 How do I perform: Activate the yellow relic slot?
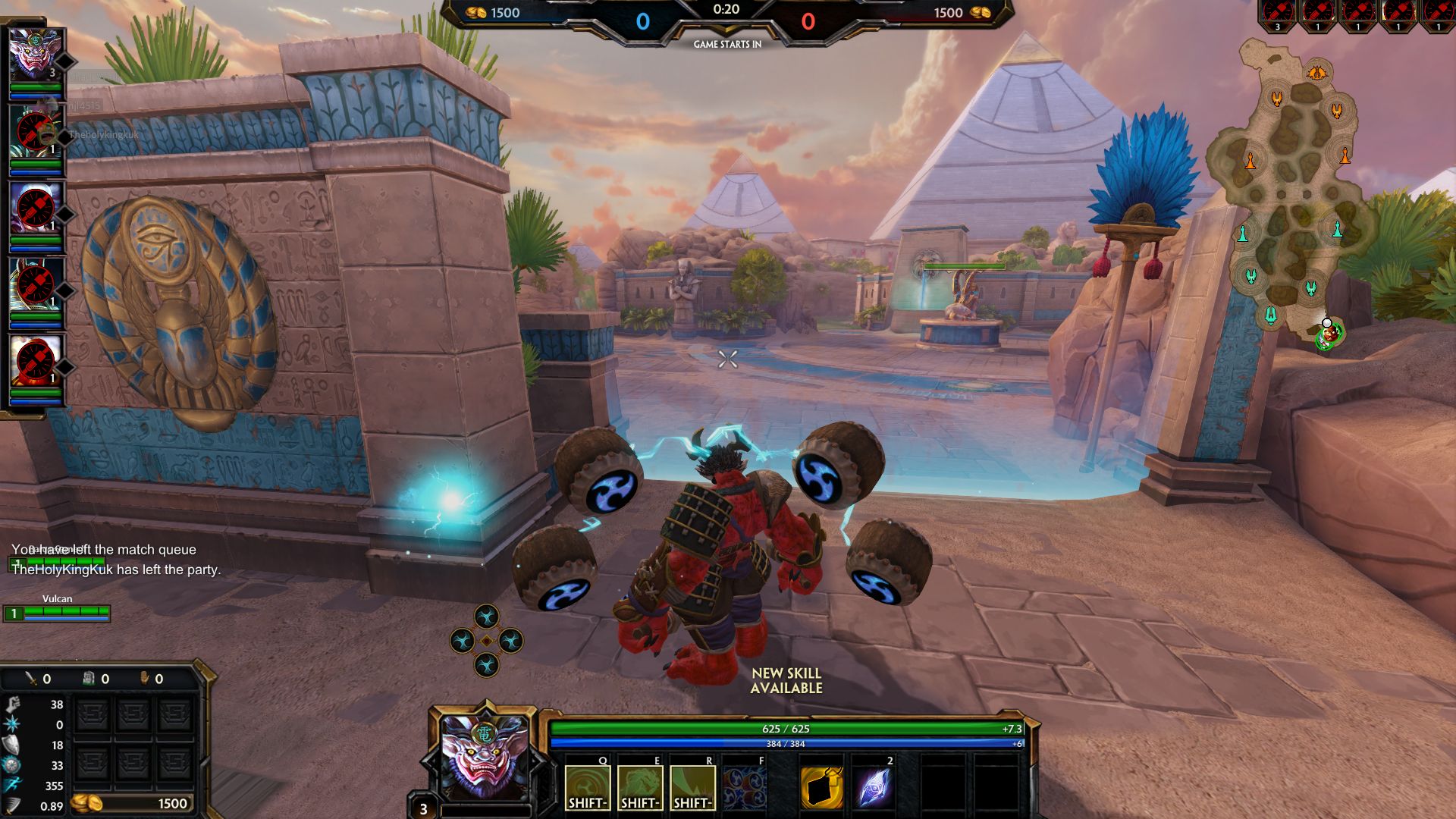click(x=822, y=787)
